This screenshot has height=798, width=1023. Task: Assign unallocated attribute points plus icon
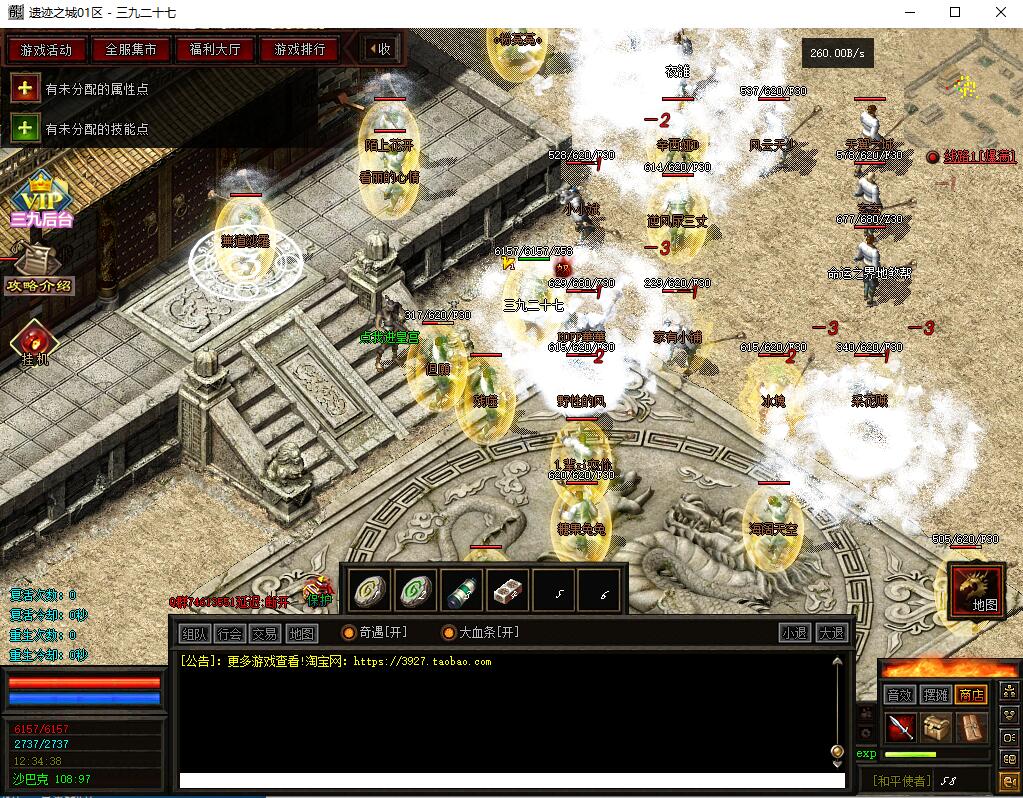click(x=25, y=88)
